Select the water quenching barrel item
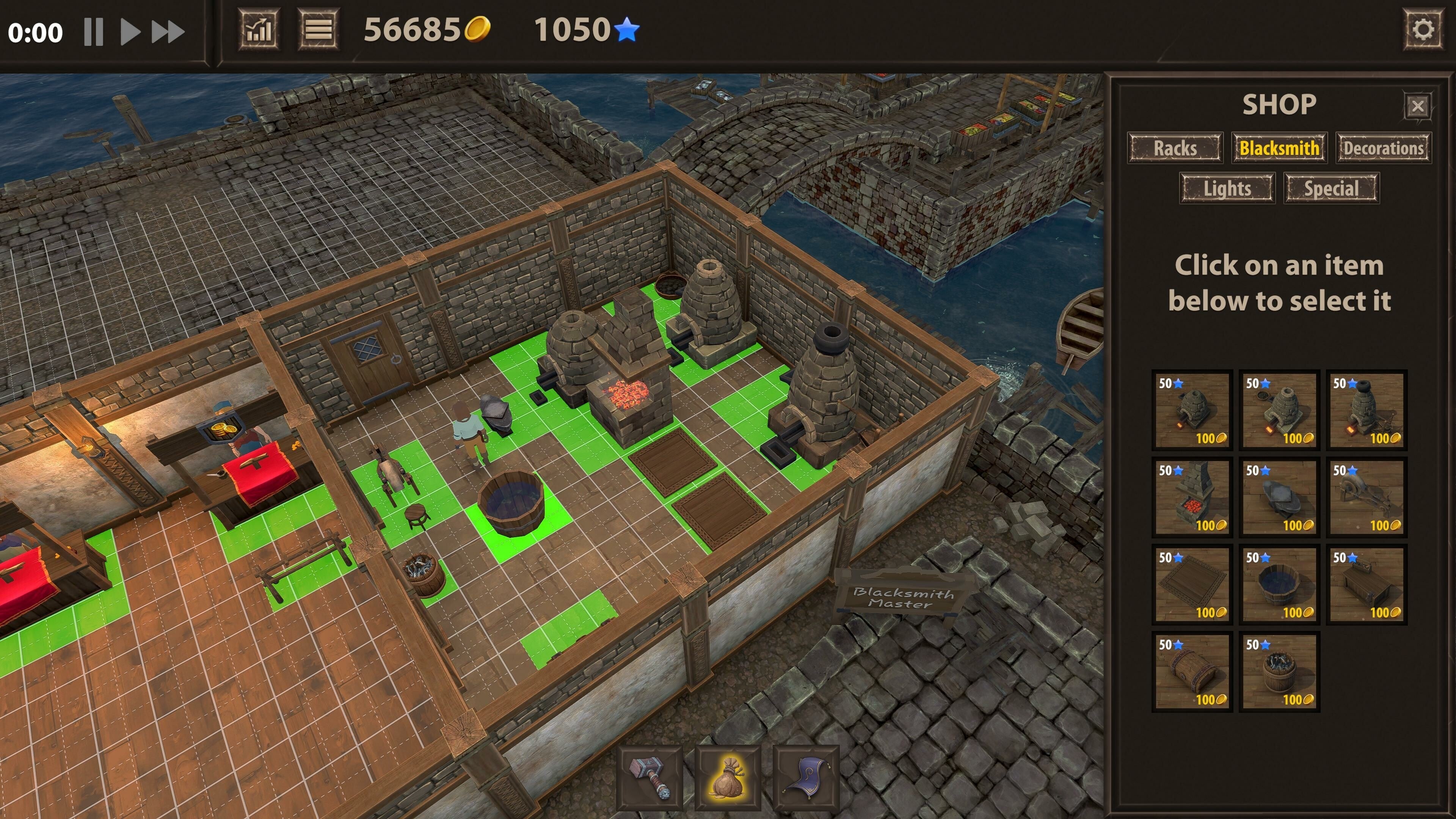 pyautogui.click(x=1279, y=585)
